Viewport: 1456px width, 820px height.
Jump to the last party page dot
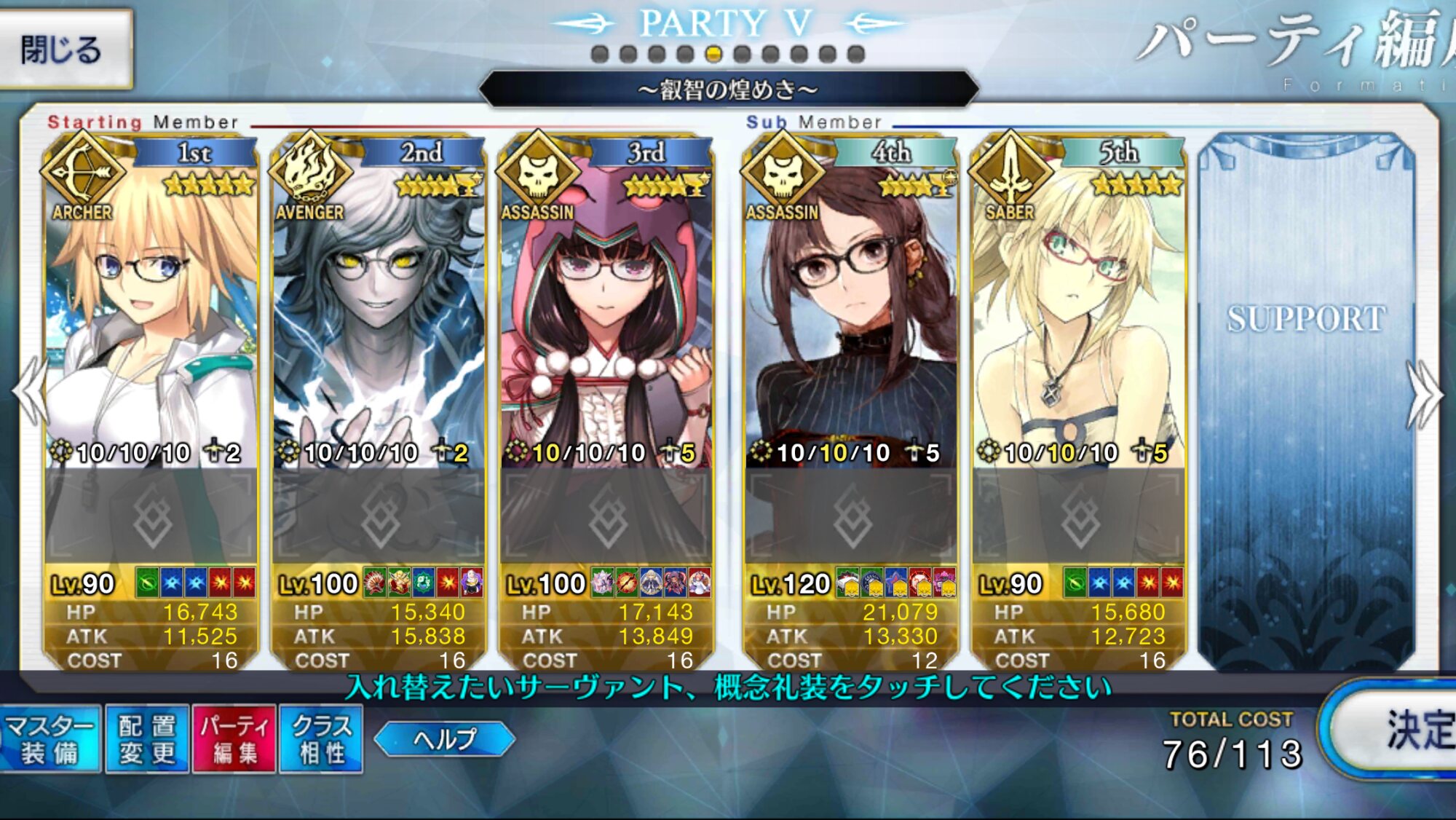pyautogui.click(x=856, y=54)
